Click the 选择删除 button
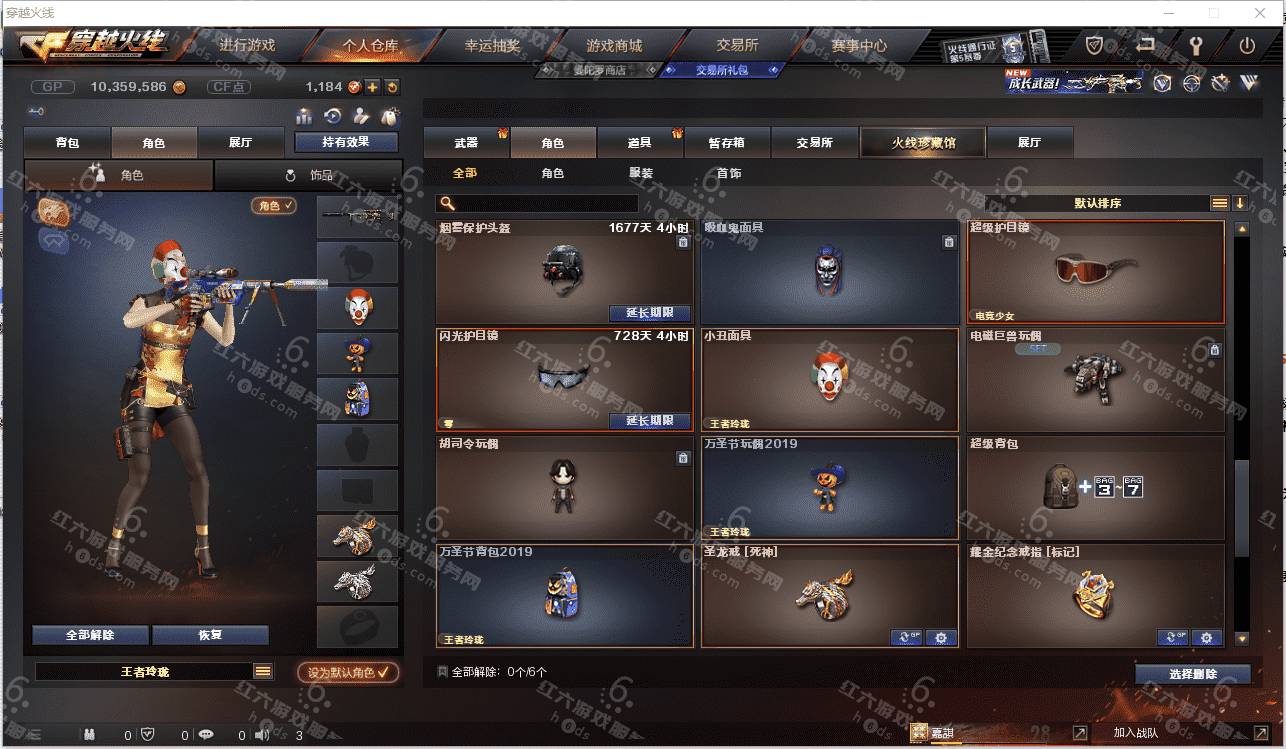 [x=1192, y=674]
